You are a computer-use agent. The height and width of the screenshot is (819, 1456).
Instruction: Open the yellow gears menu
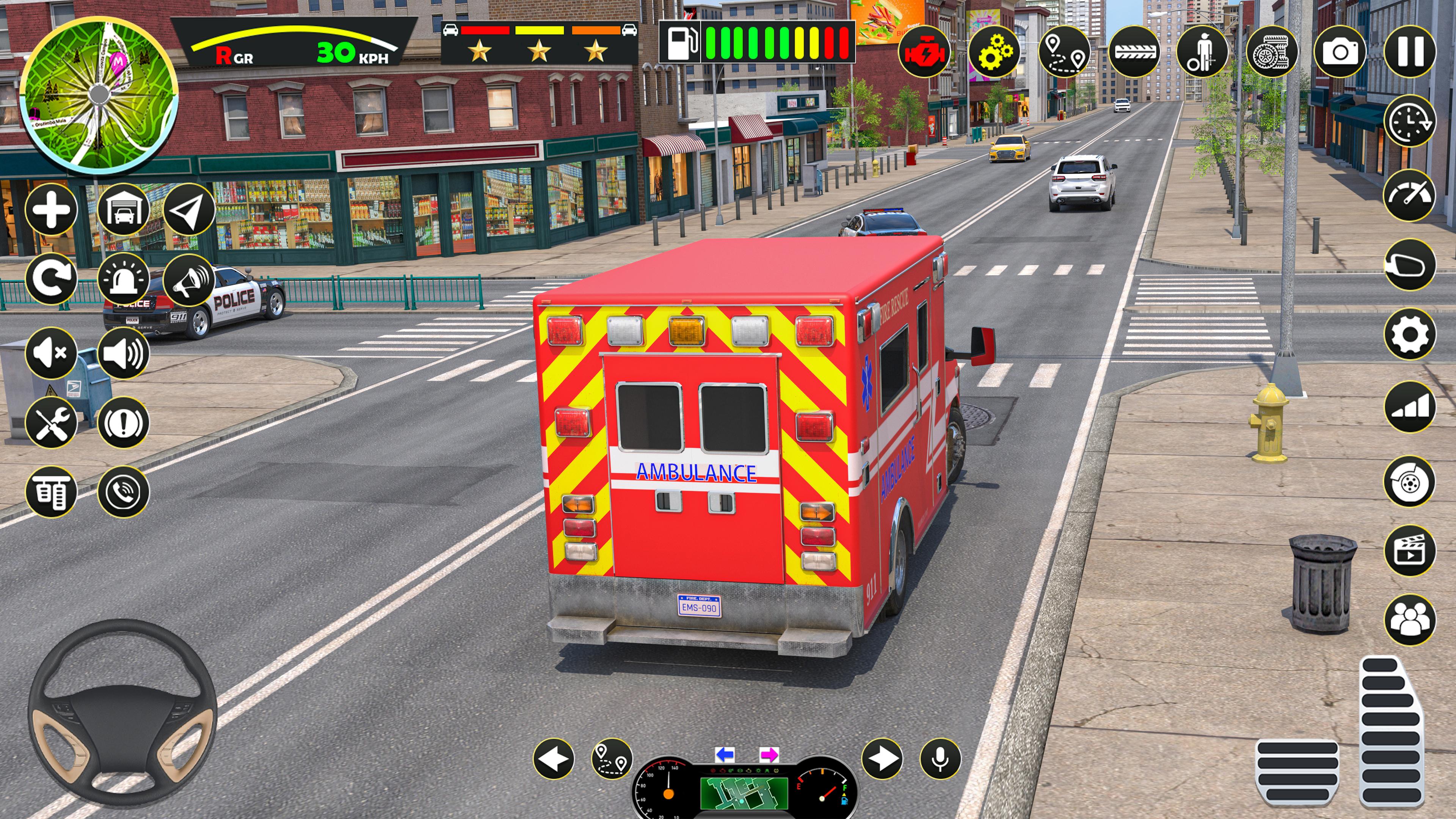[994, 52]
